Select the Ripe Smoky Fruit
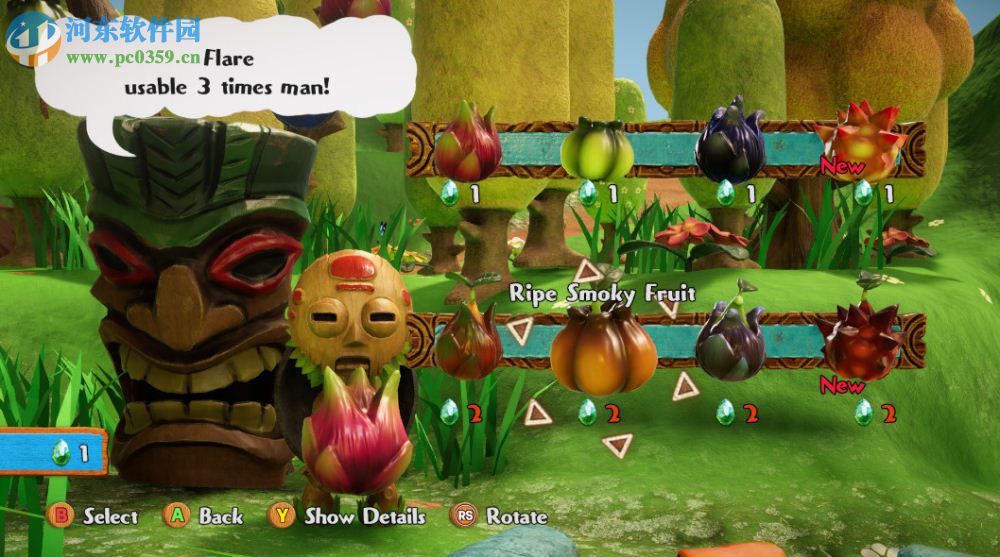The height and width of the screenshot is (557, 1000). (603, 350)
